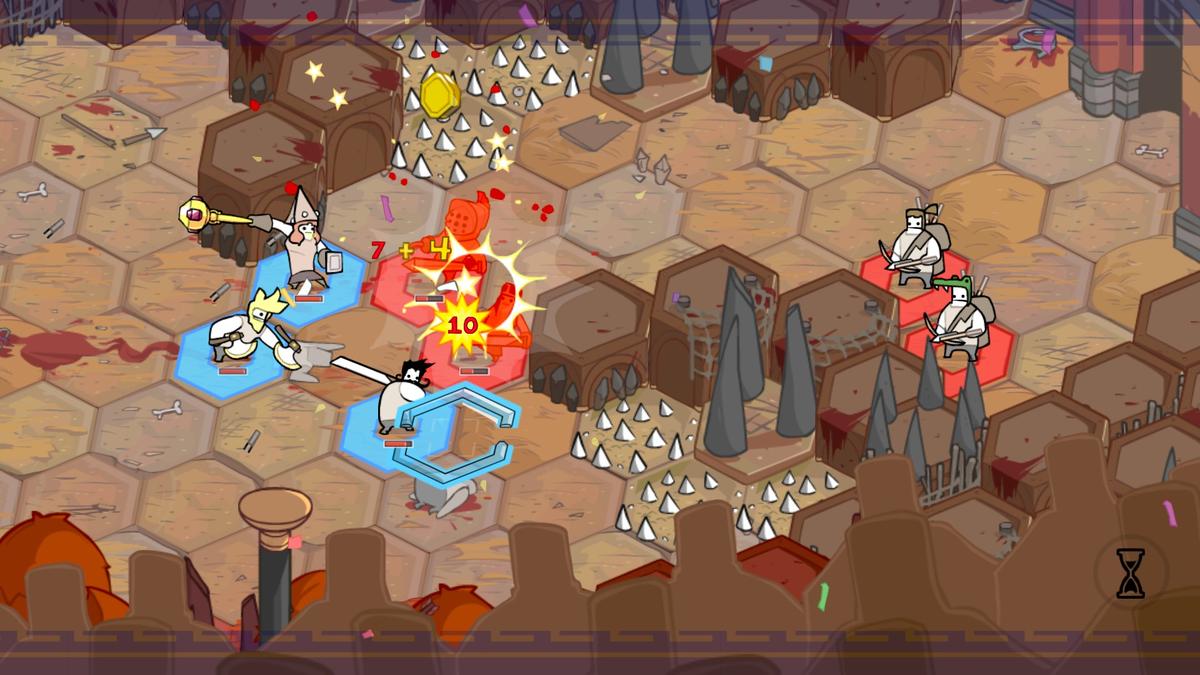Viewport: 1200px width, 675px height.
Task: Target the green-helmet archer on the red hex
Action: [x=959, y=318]
